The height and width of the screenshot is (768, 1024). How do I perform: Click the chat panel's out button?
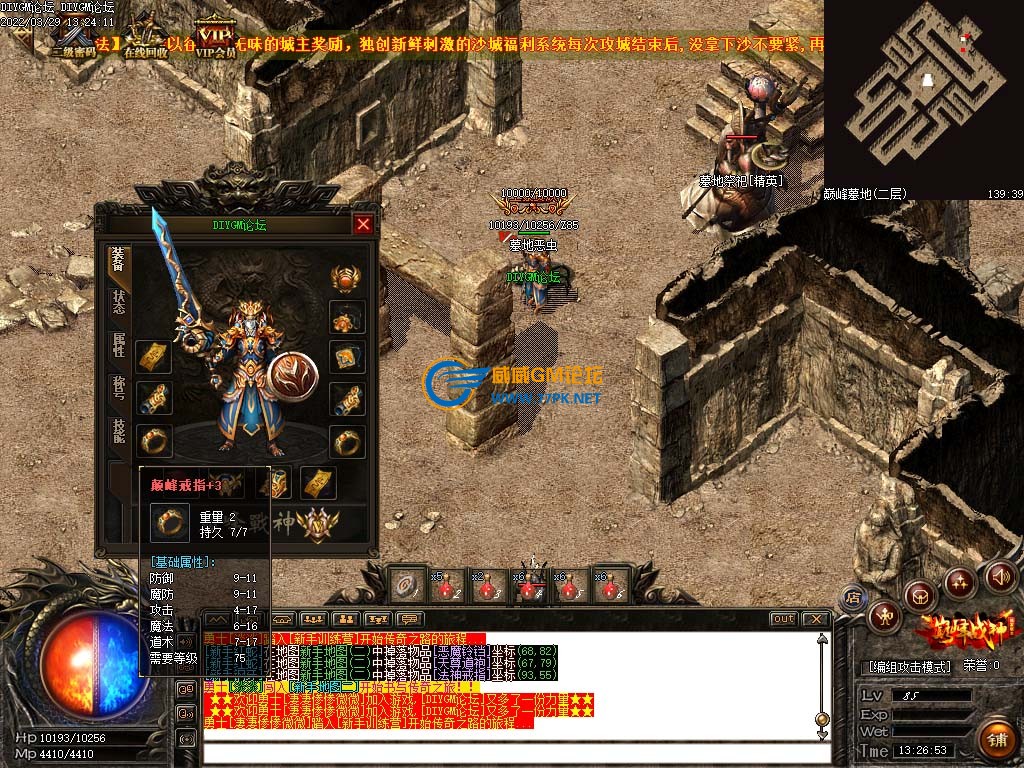(784, 619)
